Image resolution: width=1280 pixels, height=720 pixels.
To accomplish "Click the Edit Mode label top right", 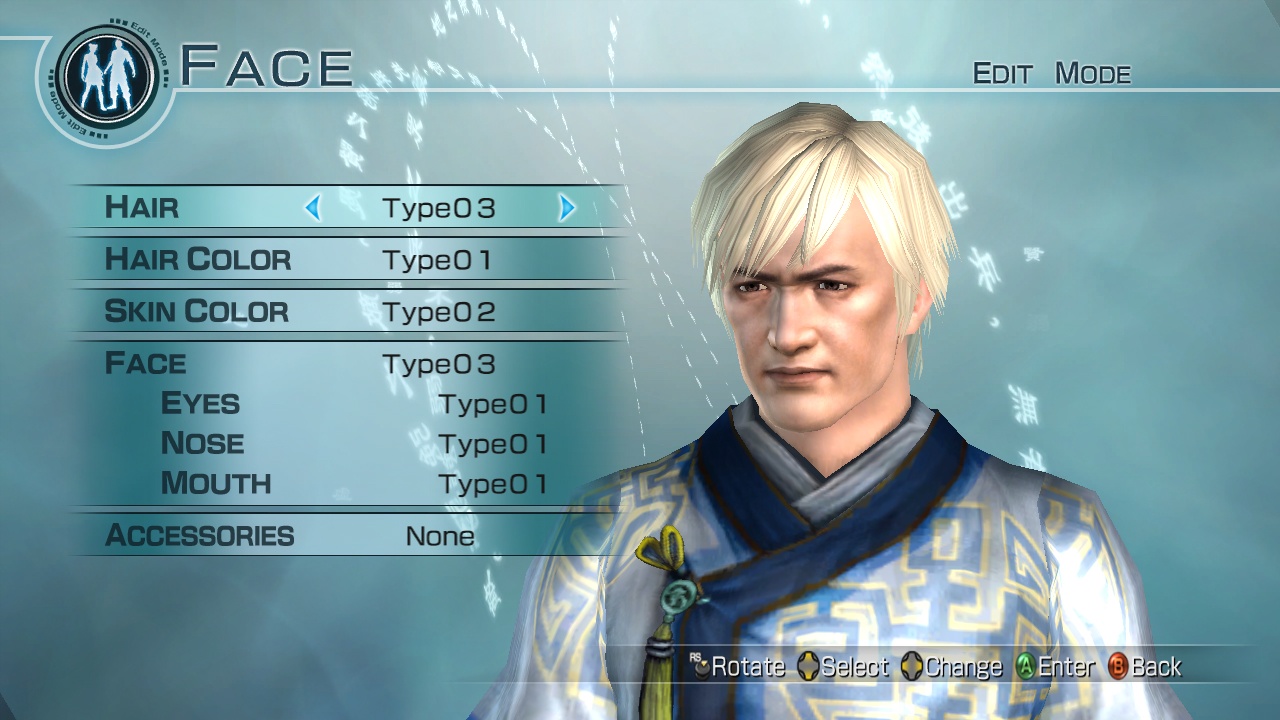I will point(1052,73).
